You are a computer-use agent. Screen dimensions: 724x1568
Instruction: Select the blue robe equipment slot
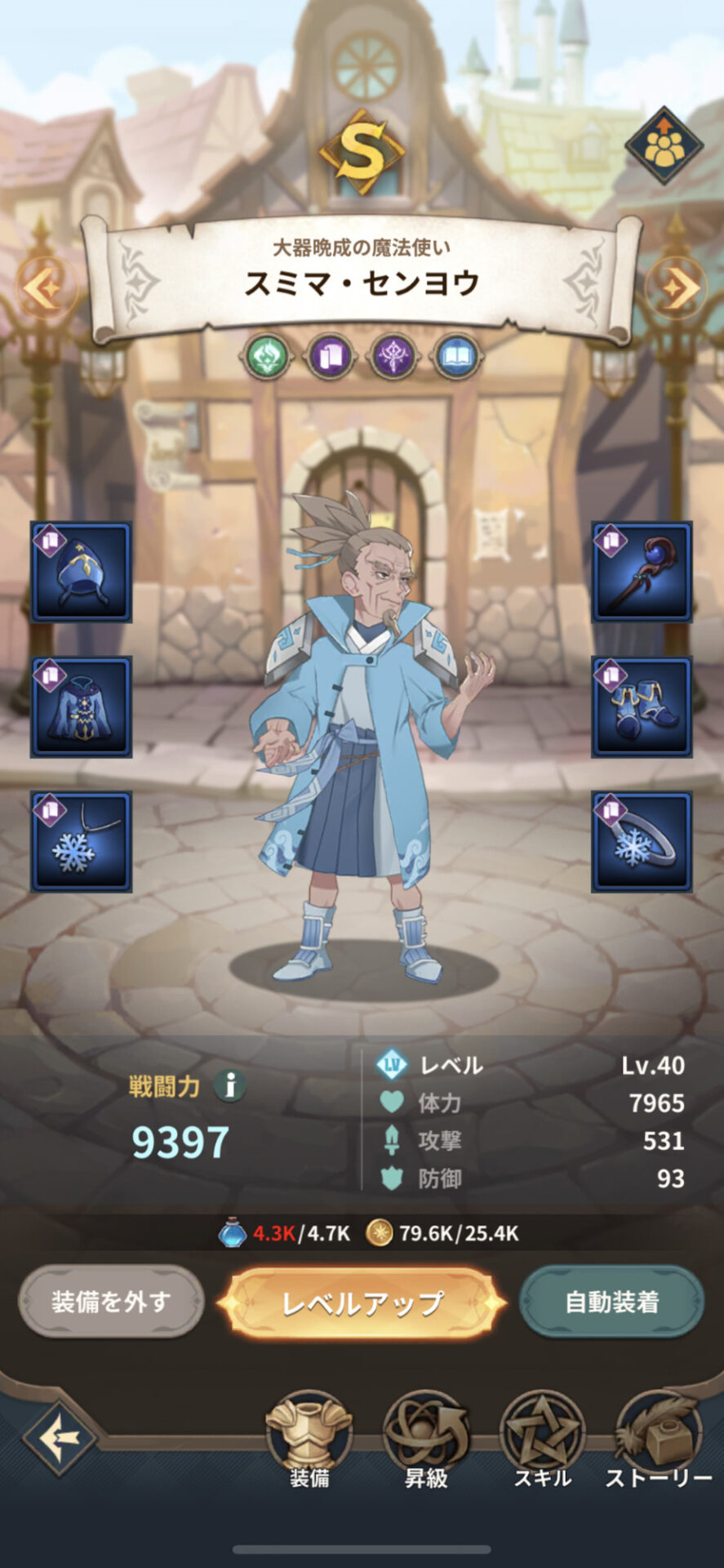[82, 706]
